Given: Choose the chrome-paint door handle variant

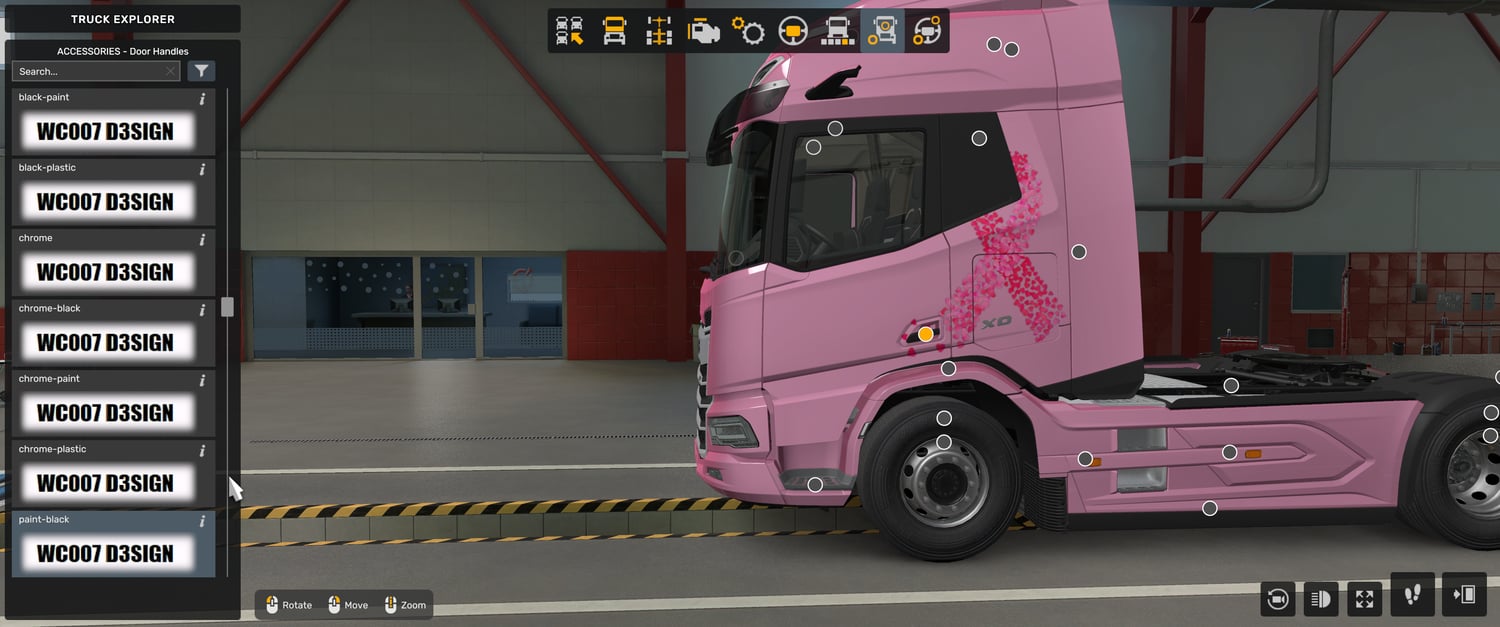Looking at the screenshot, I should 105,412.
